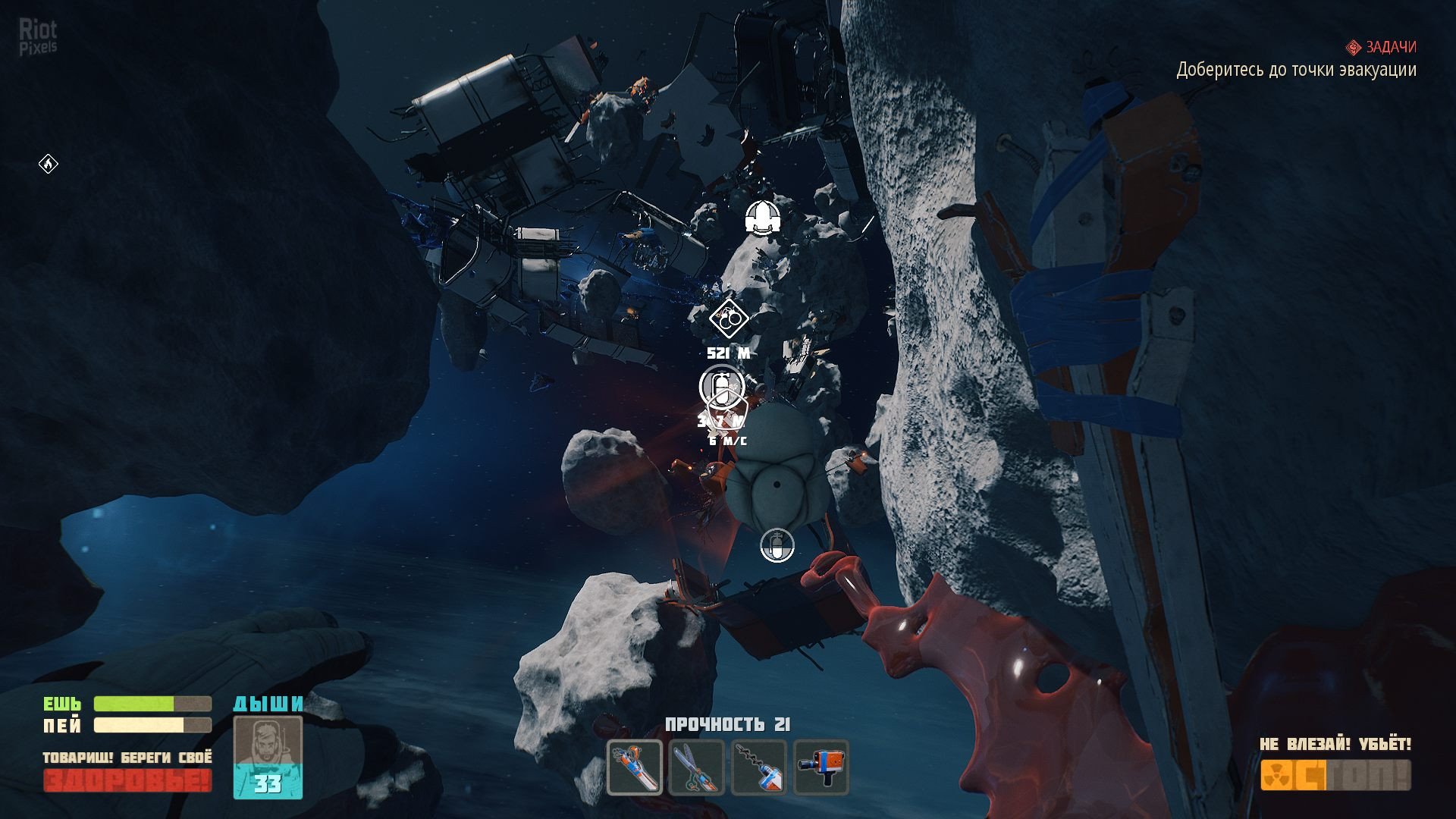
Task: Switch to the orange handheld scanner slot
Action: [x=821, y=767]
